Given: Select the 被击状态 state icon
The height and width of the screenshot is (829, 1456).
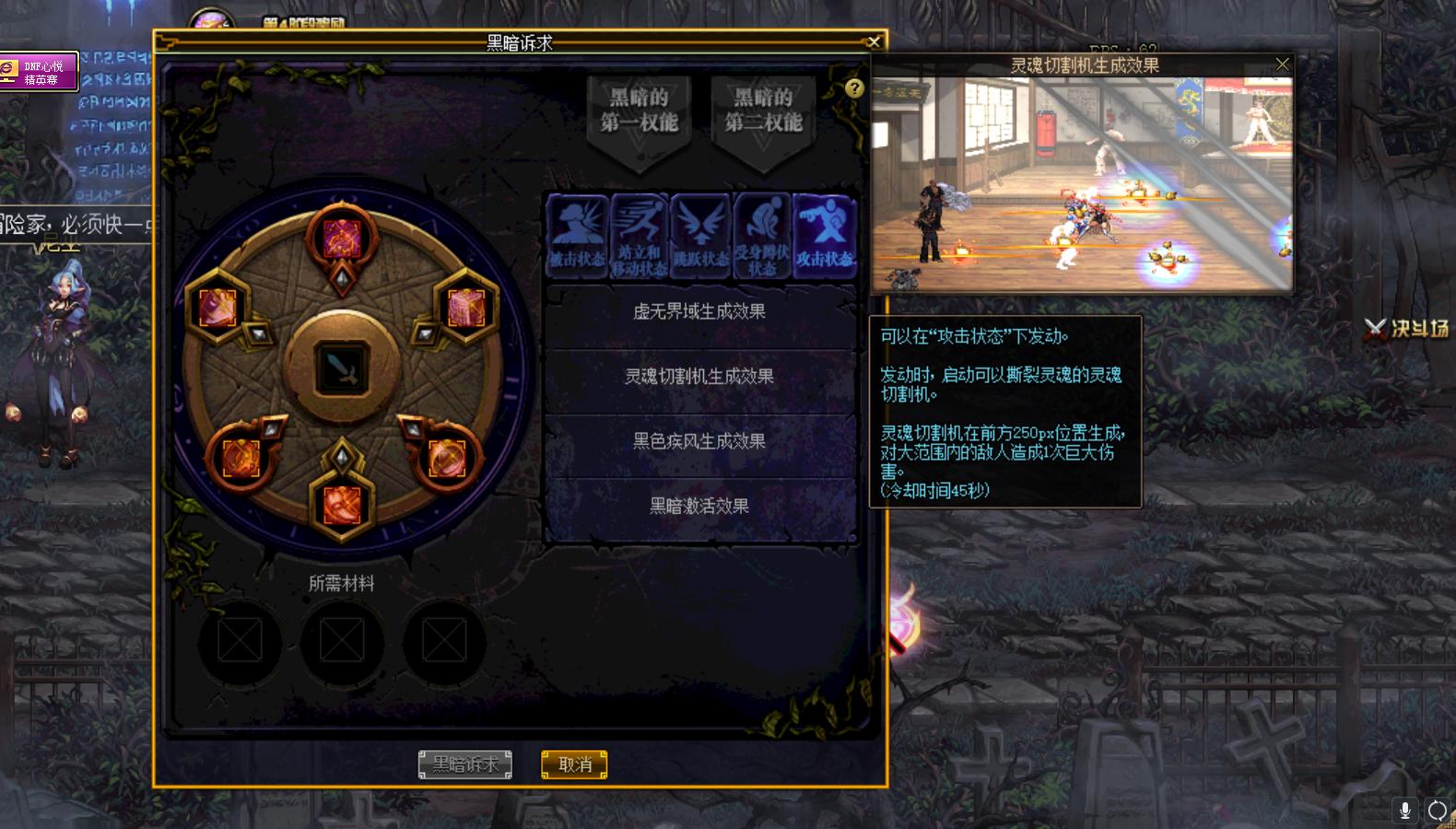Looking at the screenshot, I should coord(575,233).
